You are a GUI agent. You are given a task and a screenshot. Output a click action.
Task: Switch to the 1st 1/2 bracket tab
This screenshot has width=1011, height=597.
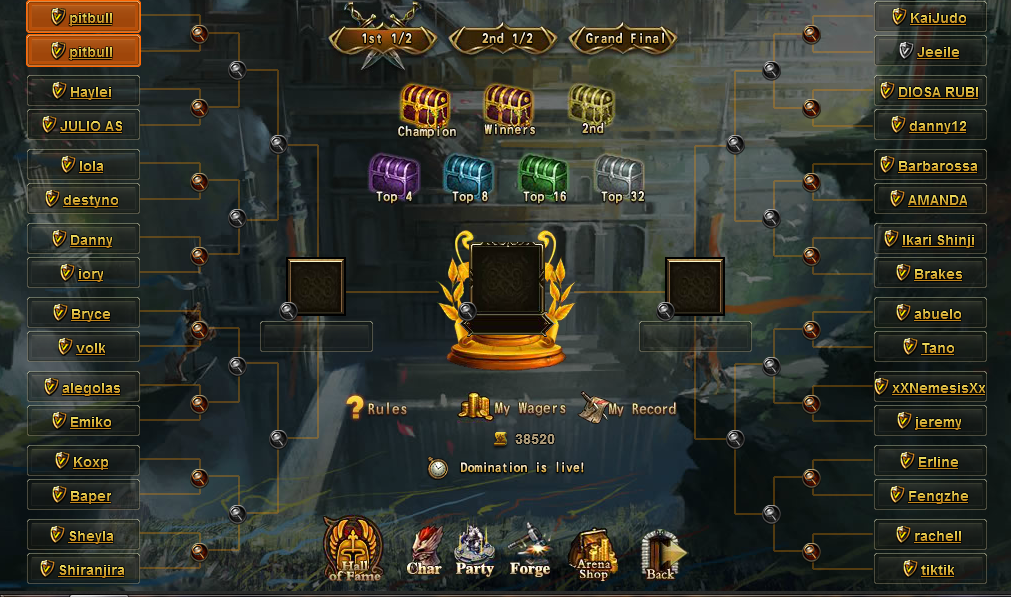(384, 38)
